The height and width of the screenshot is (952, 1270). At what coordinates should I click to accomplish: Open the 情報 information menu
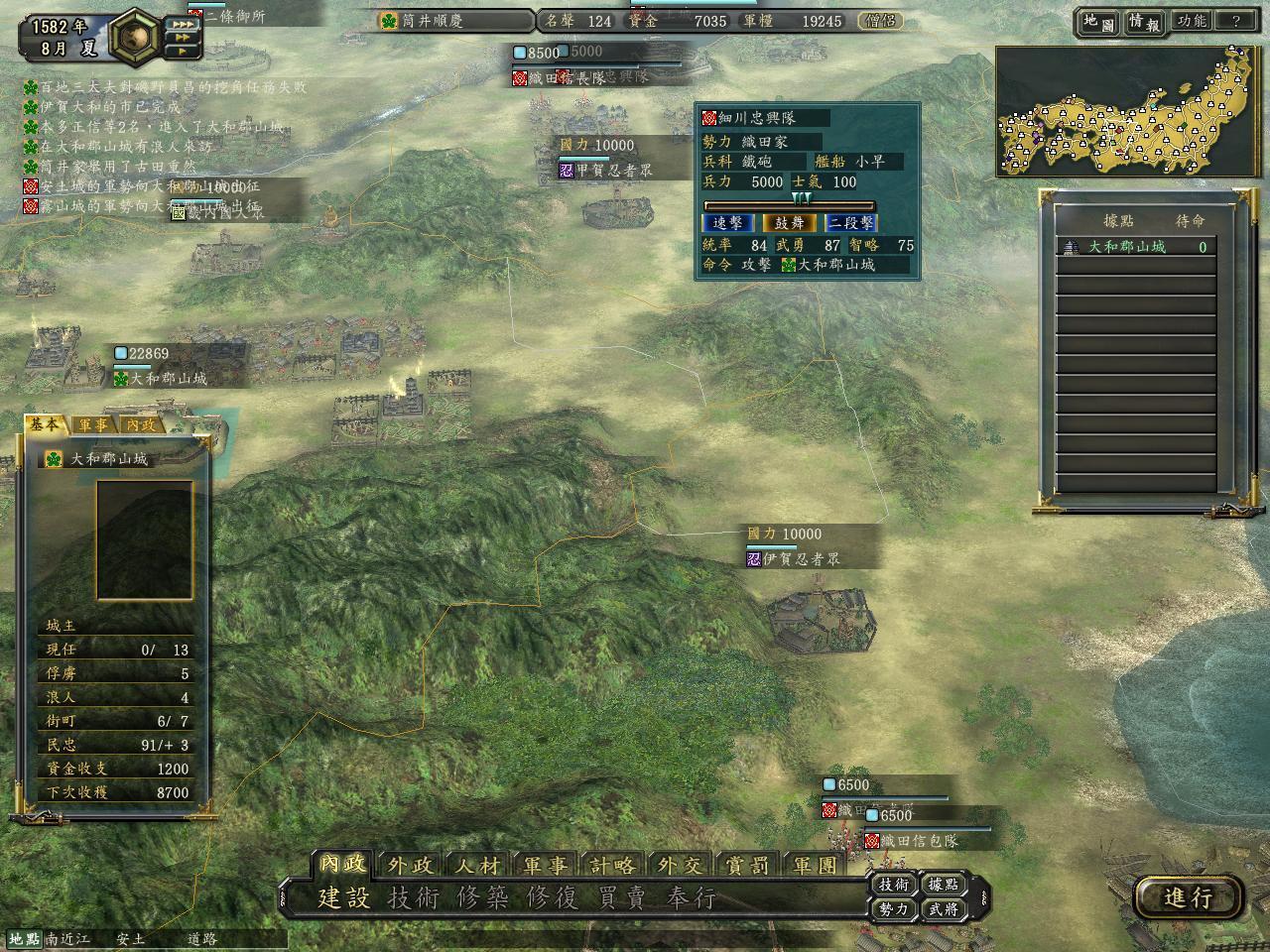1143,22
